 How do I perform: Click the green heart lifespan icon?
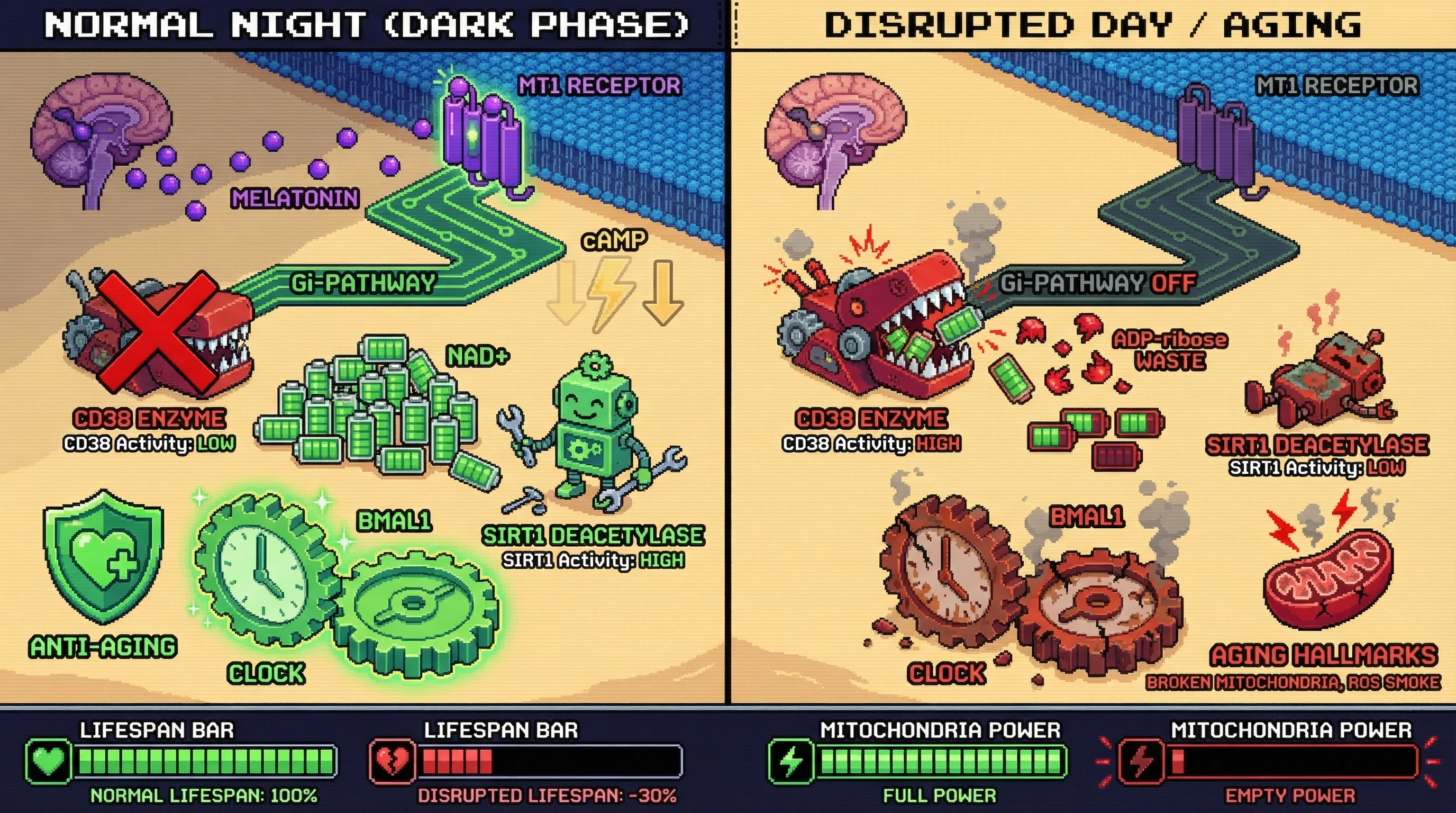[x=49, y=761]
